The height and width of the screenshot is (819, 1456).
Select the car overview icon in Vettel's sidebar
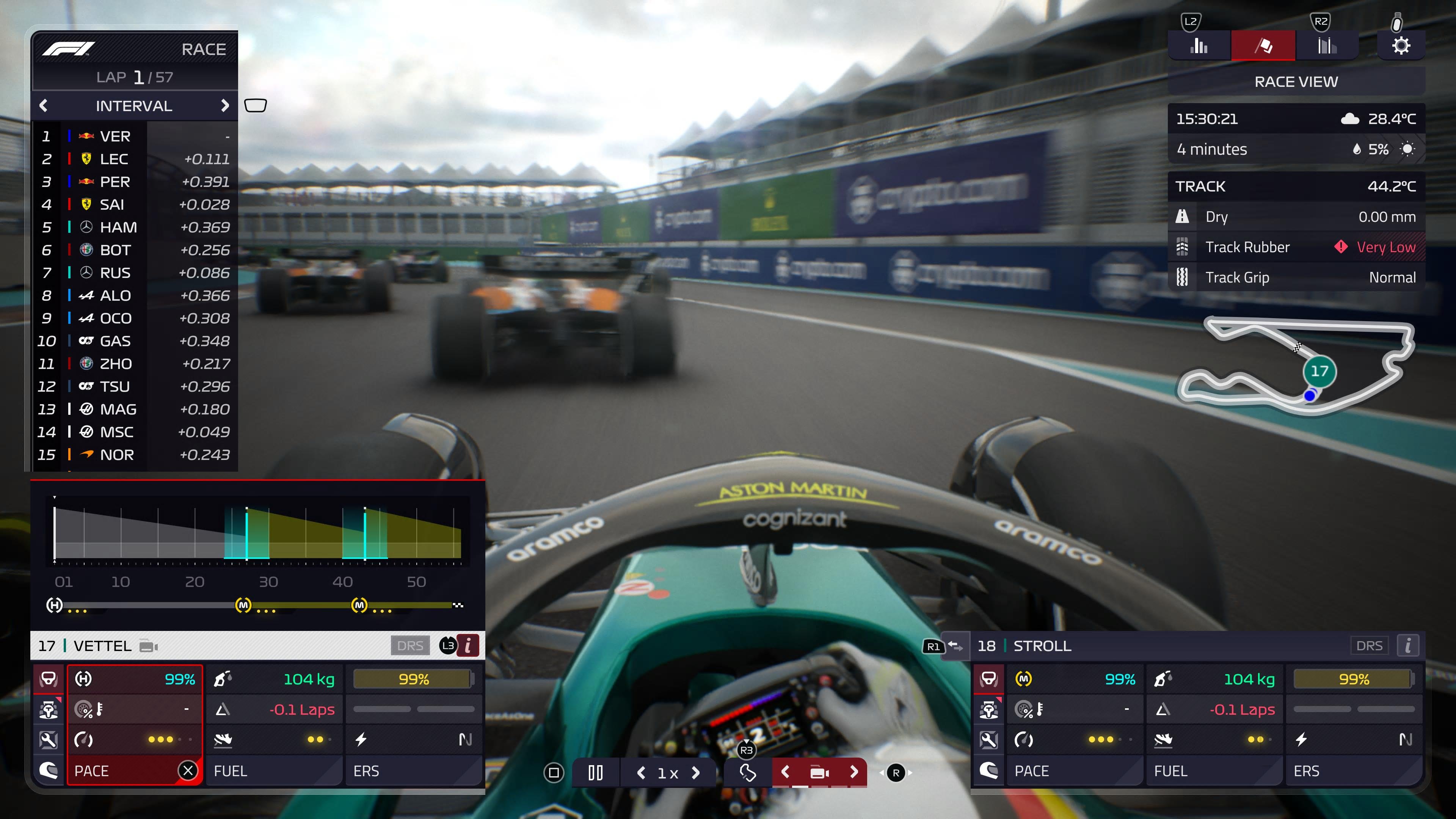point(49,679)
